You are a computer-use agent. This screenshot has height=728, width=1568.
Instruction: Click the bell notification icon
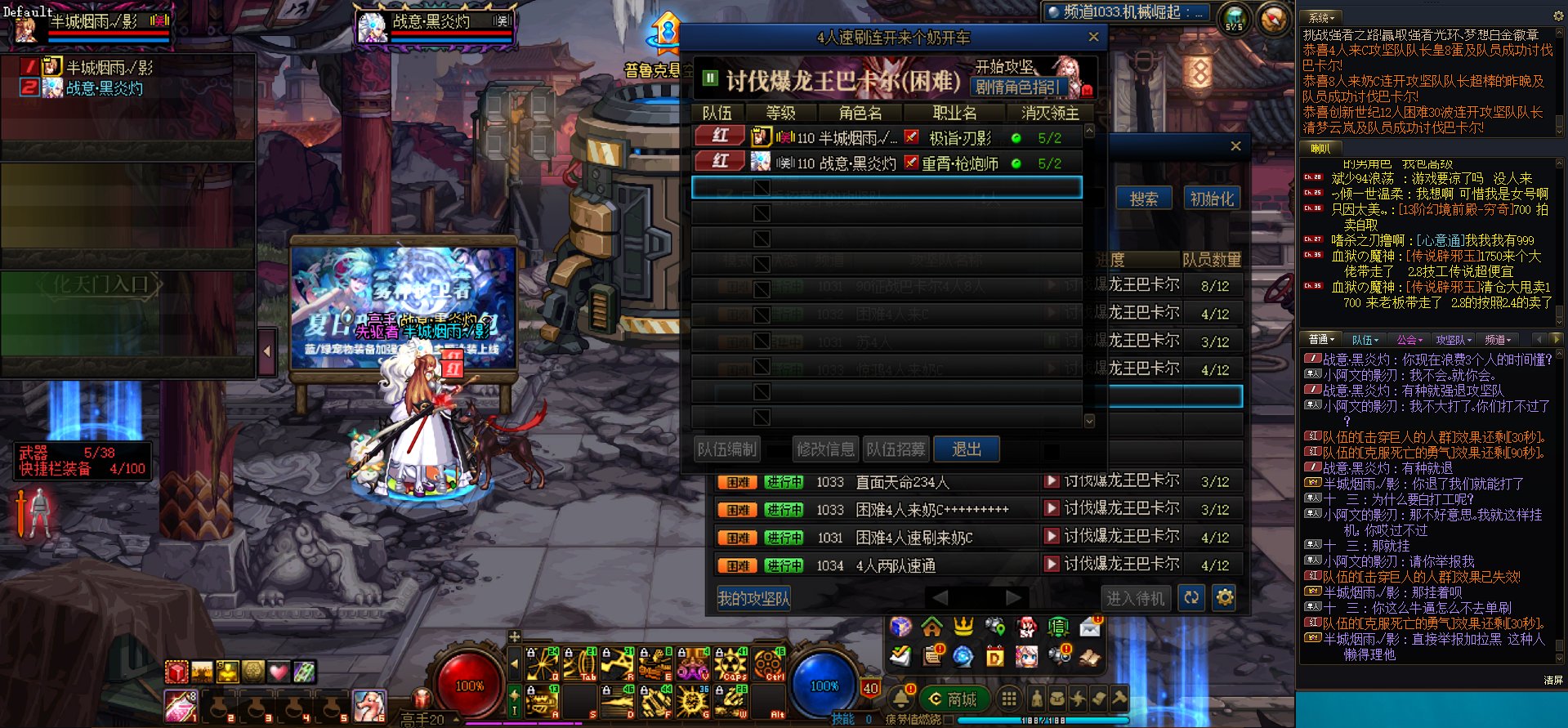pyautogui.click(x=901, y=699)
